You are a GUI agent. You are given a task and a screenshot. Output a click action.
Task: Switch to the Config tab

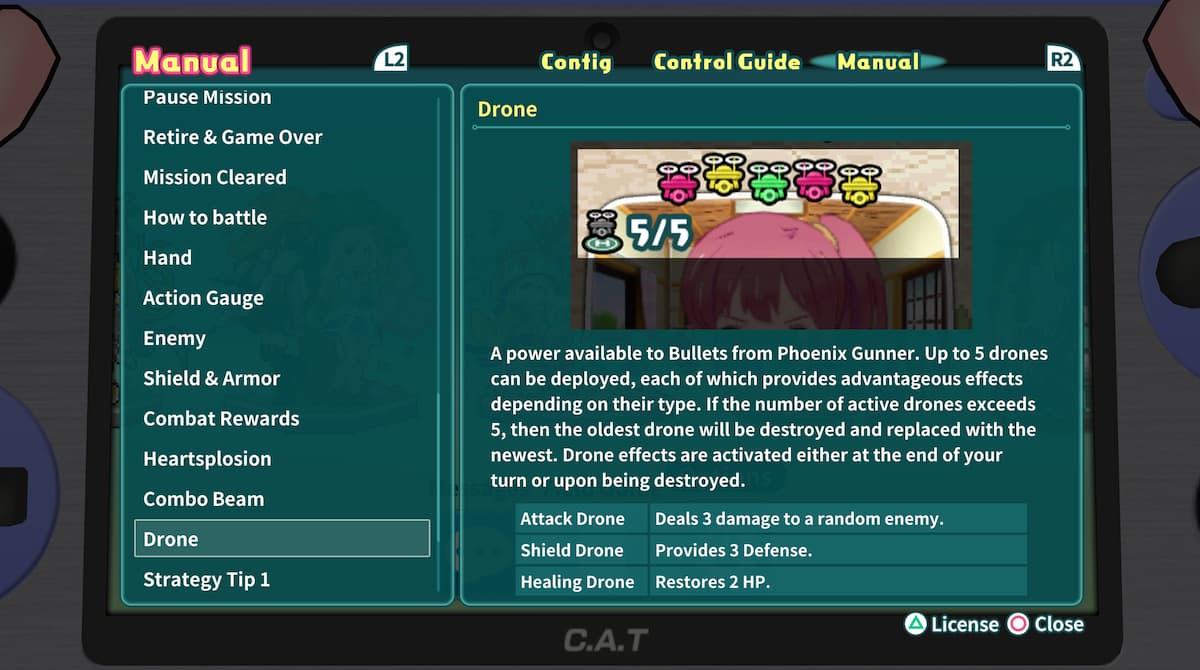(x=576, y=62)
